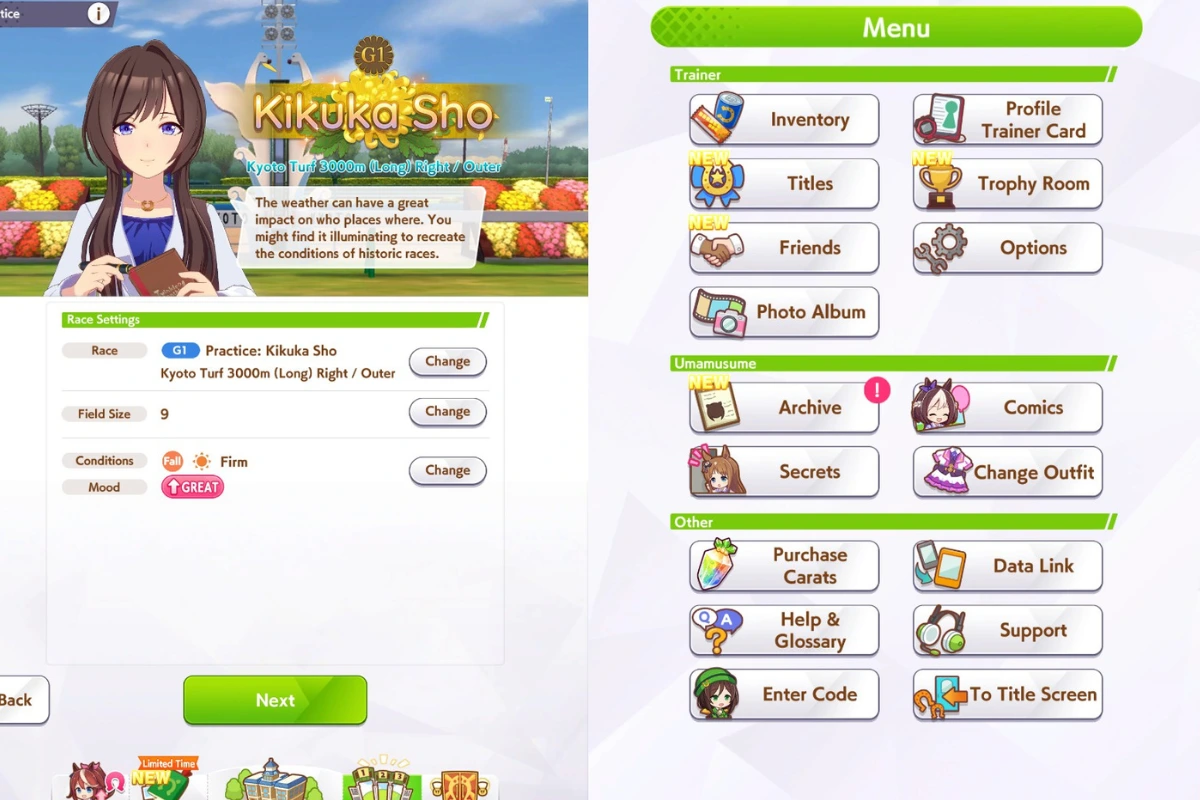Read the Comics section

click(1007, 408)
